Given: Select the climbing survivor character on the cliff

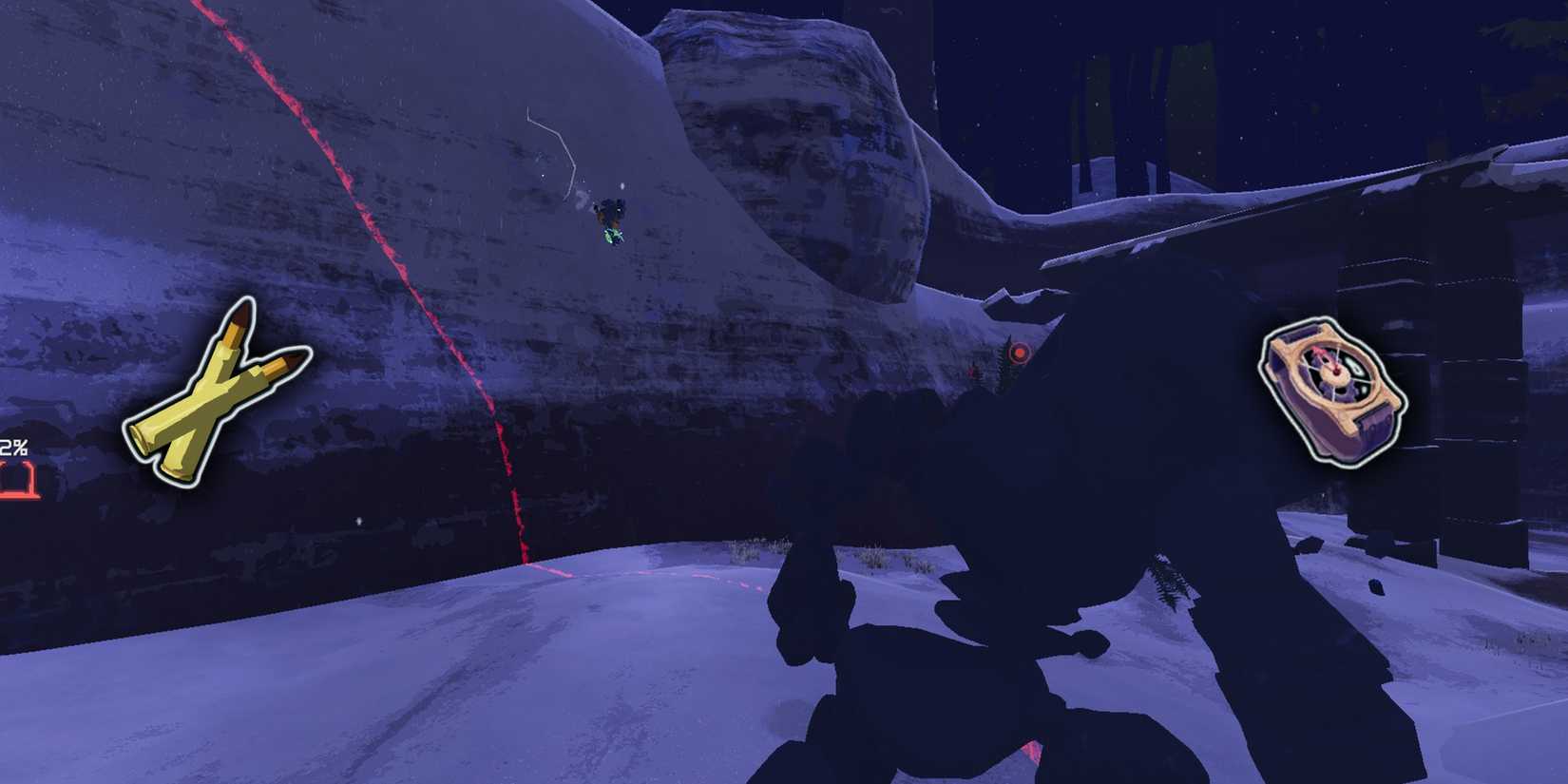Looking at the screenshot, I should [x=610, y=219].
